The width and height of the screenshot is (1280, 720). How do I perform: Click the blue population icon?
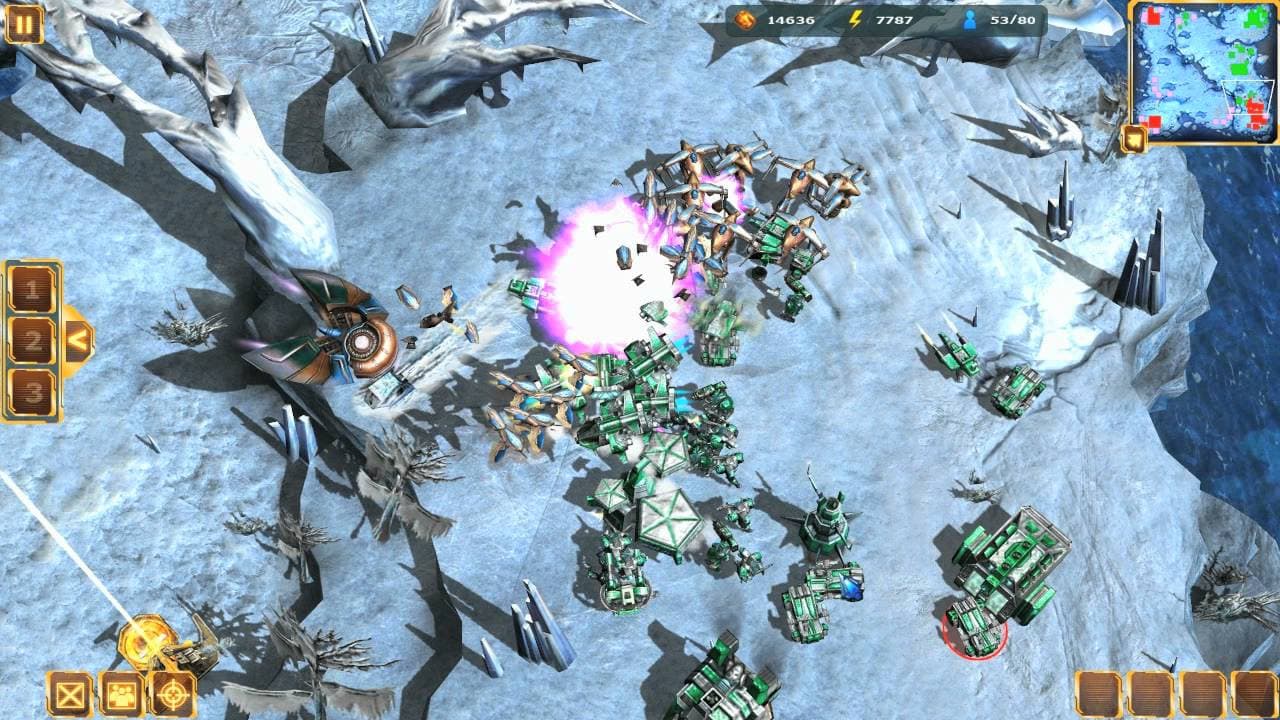971,17
